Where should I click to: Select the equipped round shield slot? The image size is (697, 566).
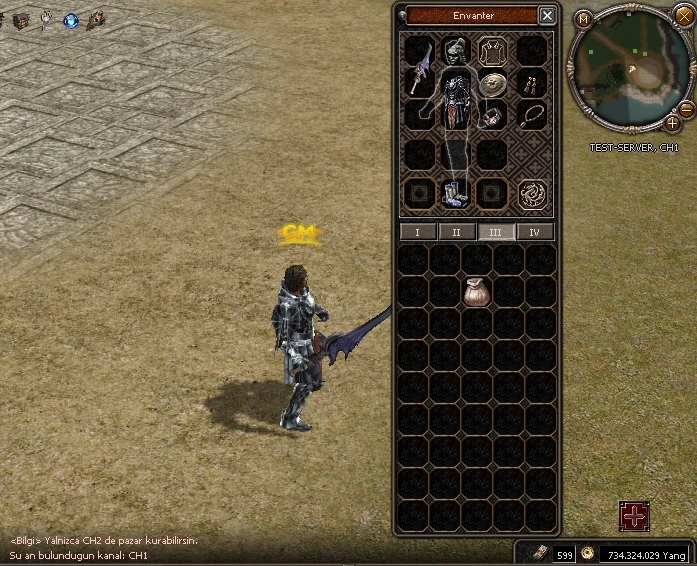[491, 85]
